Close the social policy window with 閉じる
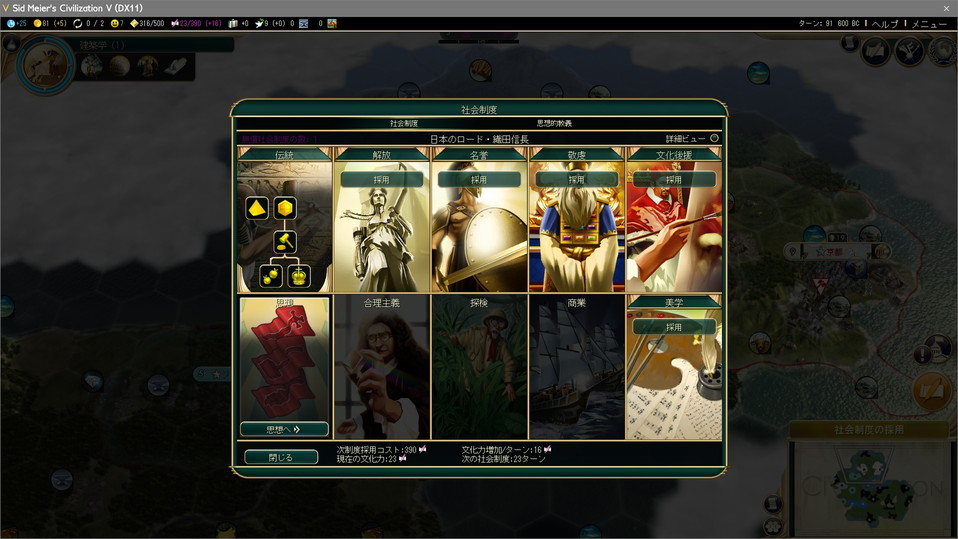The image size is (958, 539). (281, 457)
